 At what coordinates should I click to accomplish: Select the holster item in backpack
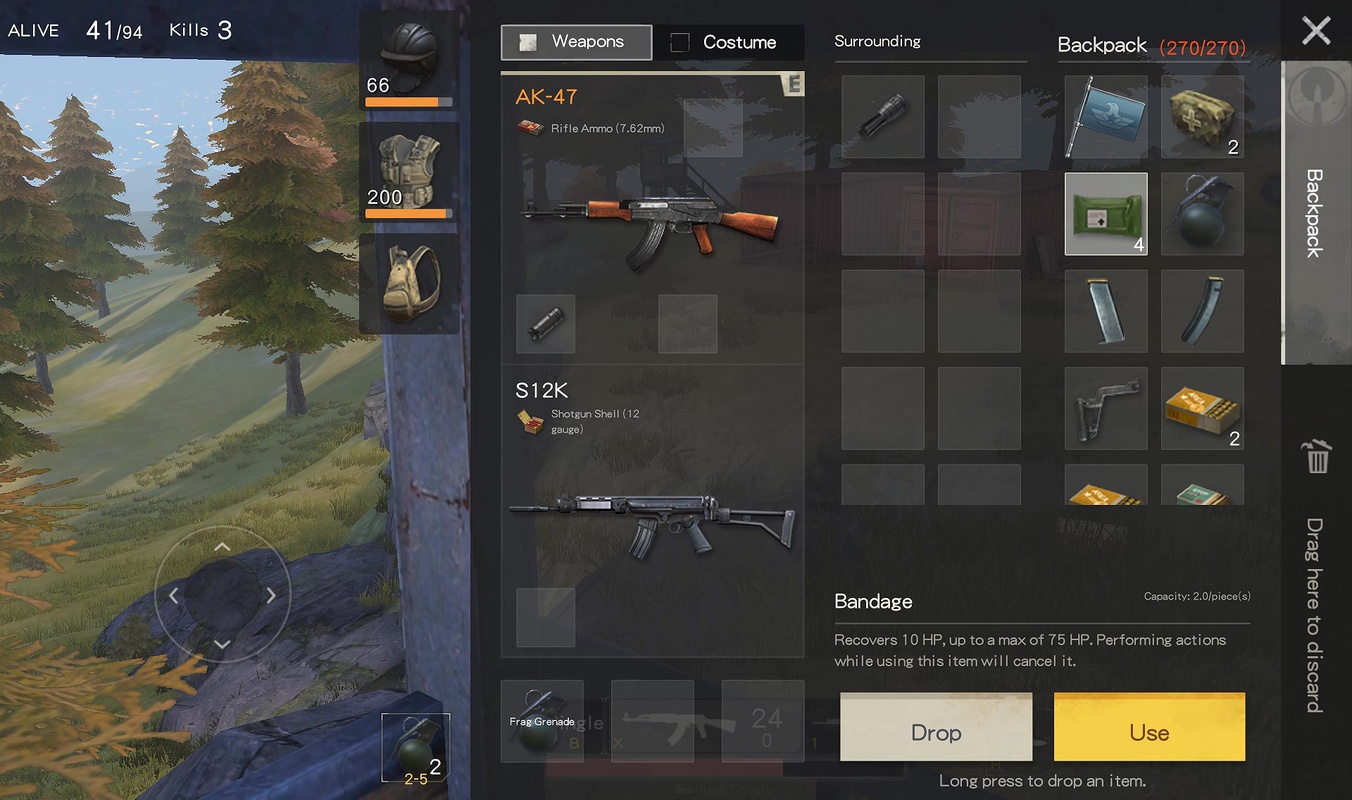click(x=1105, y=408)
